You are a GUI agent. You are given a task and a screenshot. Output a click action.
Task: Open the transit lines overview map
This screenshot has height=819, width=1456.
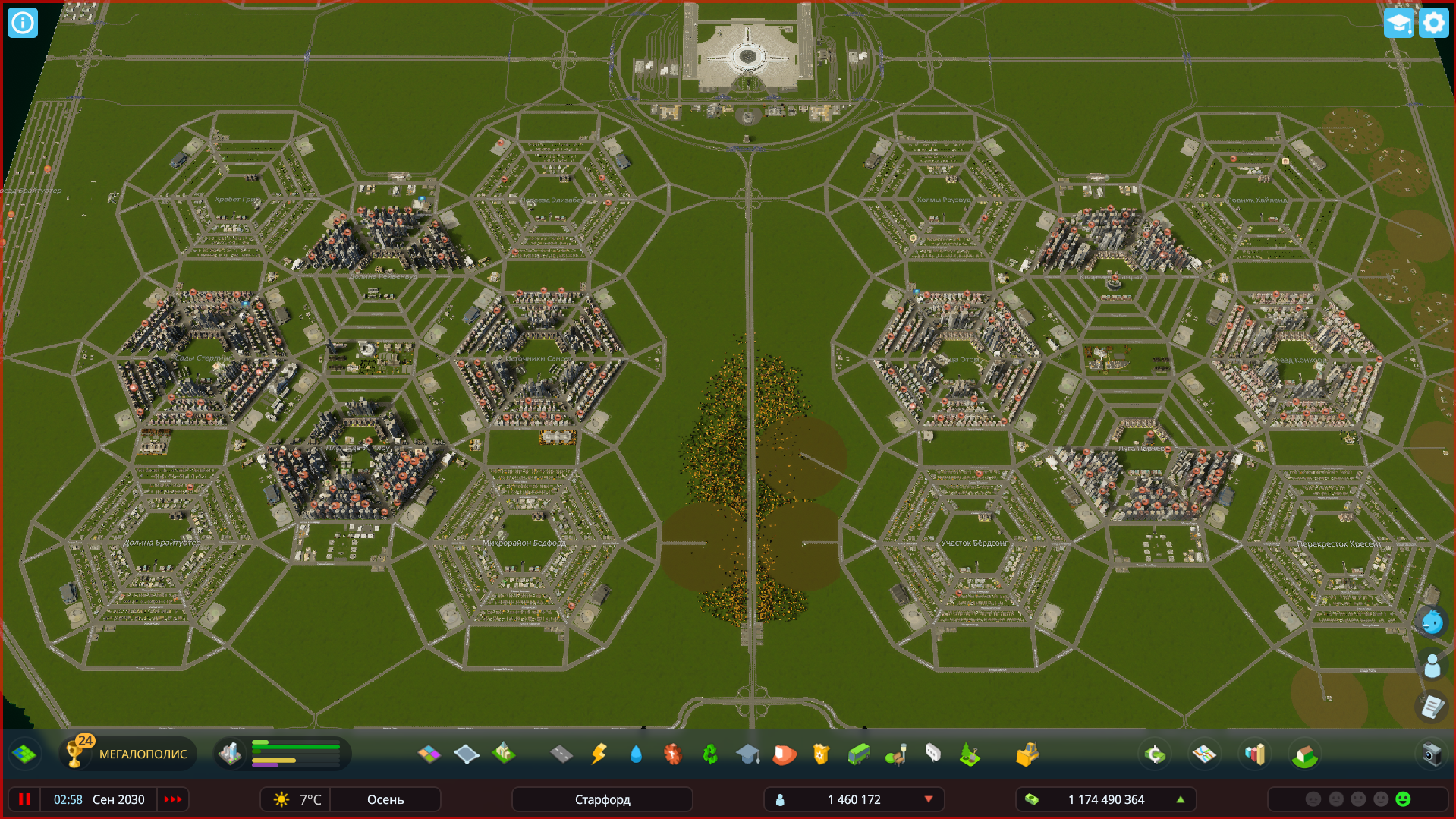click(x=1204, y=754)
